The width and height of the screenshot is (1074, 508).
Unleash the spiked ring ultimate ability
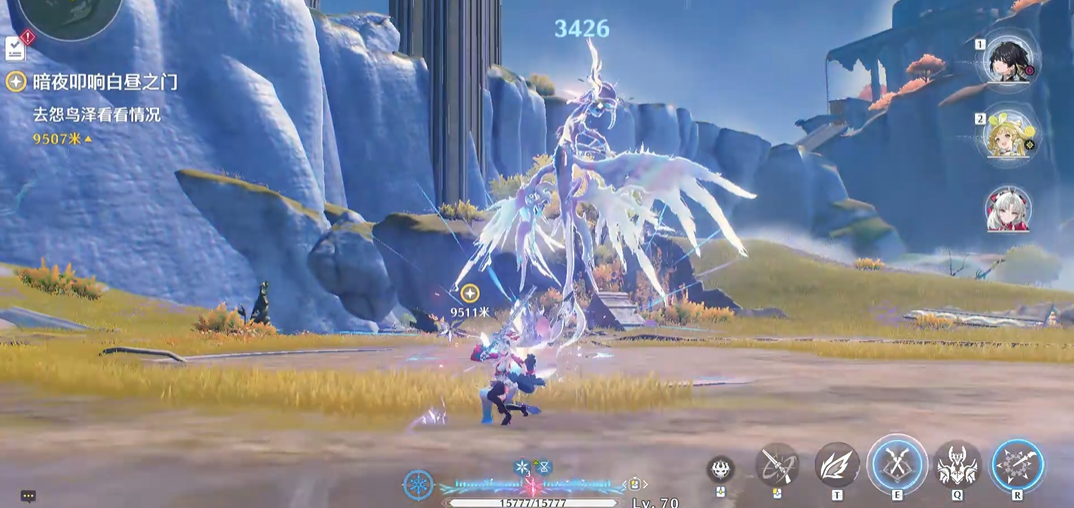[x=1017, y=465]
